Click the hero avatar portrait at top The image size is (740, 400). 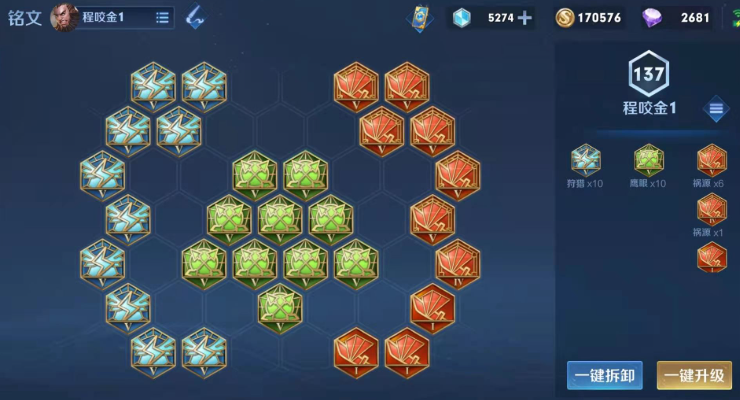pyautogui.click(x=64, y=17)
